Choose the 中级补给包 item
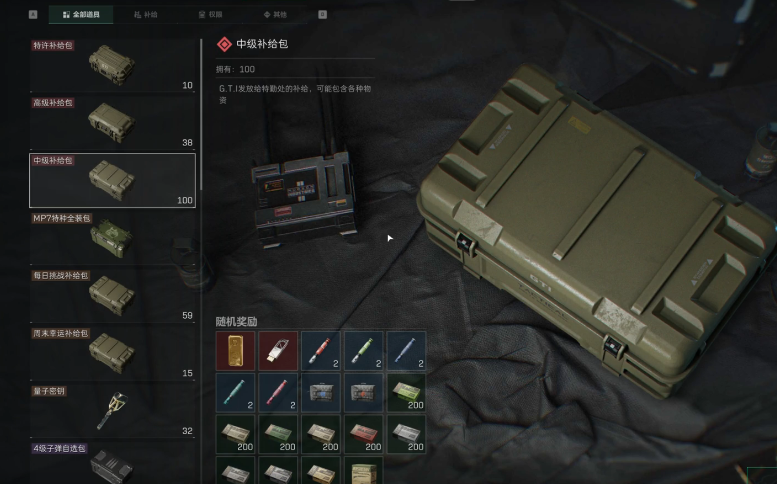 click(x=112, y=180)
